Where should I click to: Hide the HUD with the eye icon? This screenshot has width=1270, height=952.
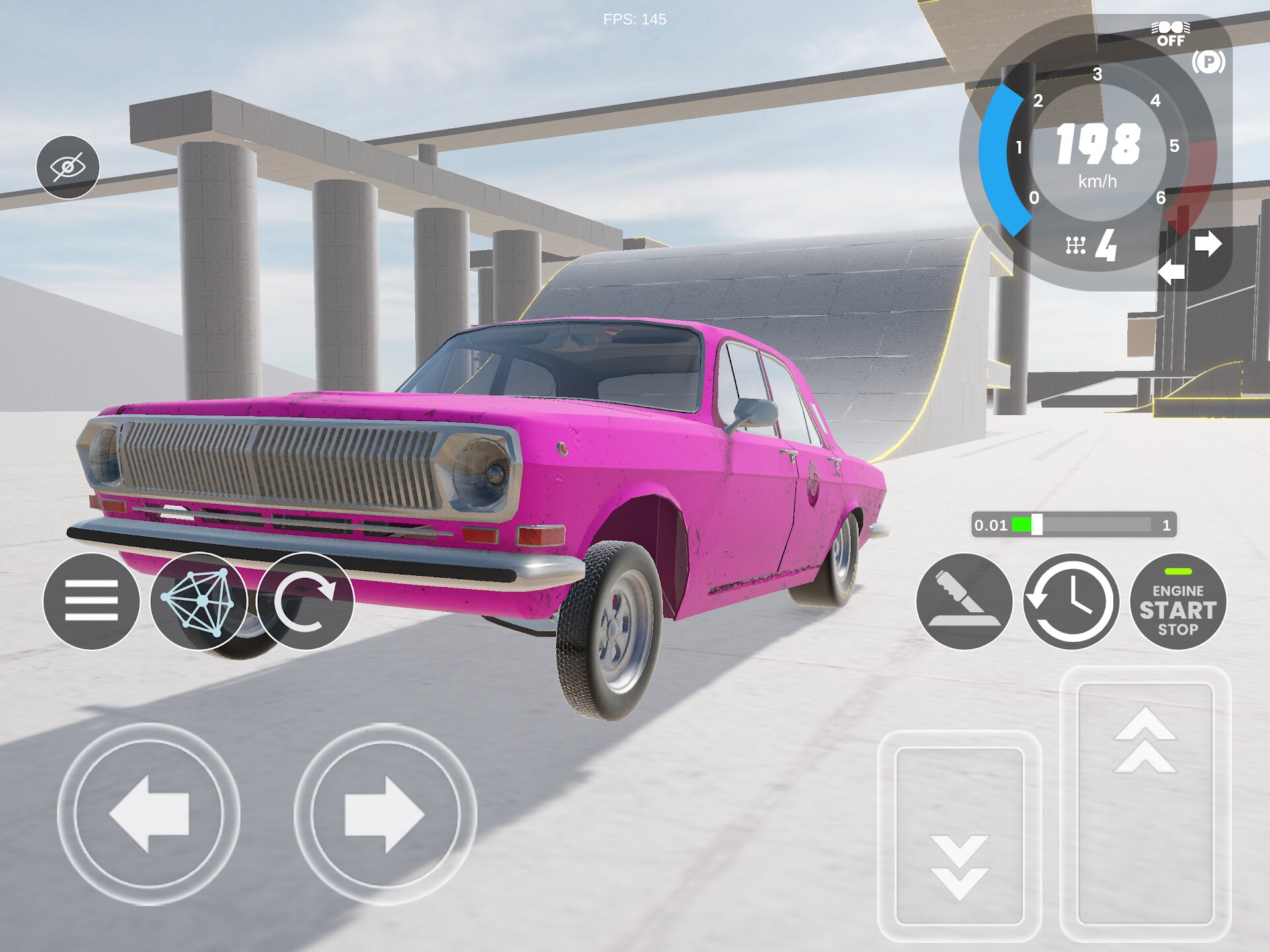coord(67,167)
